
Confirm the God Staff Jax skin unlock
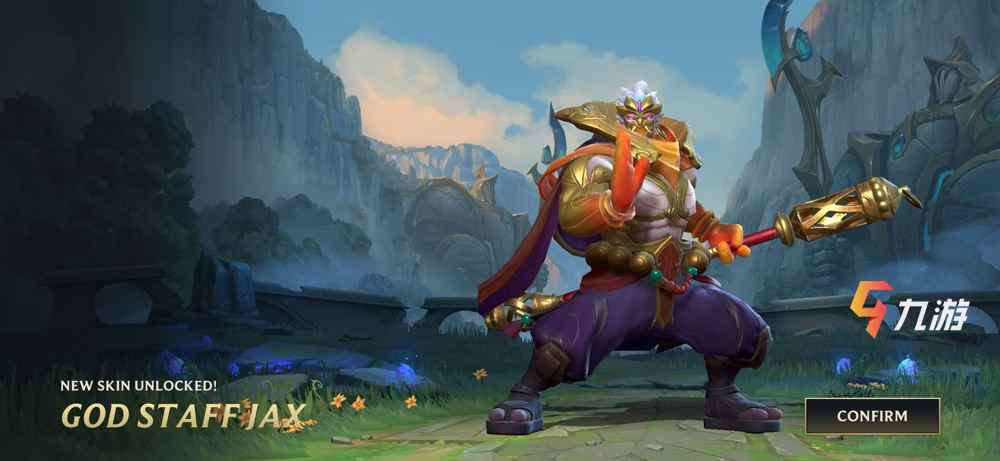tap(872, 416)
